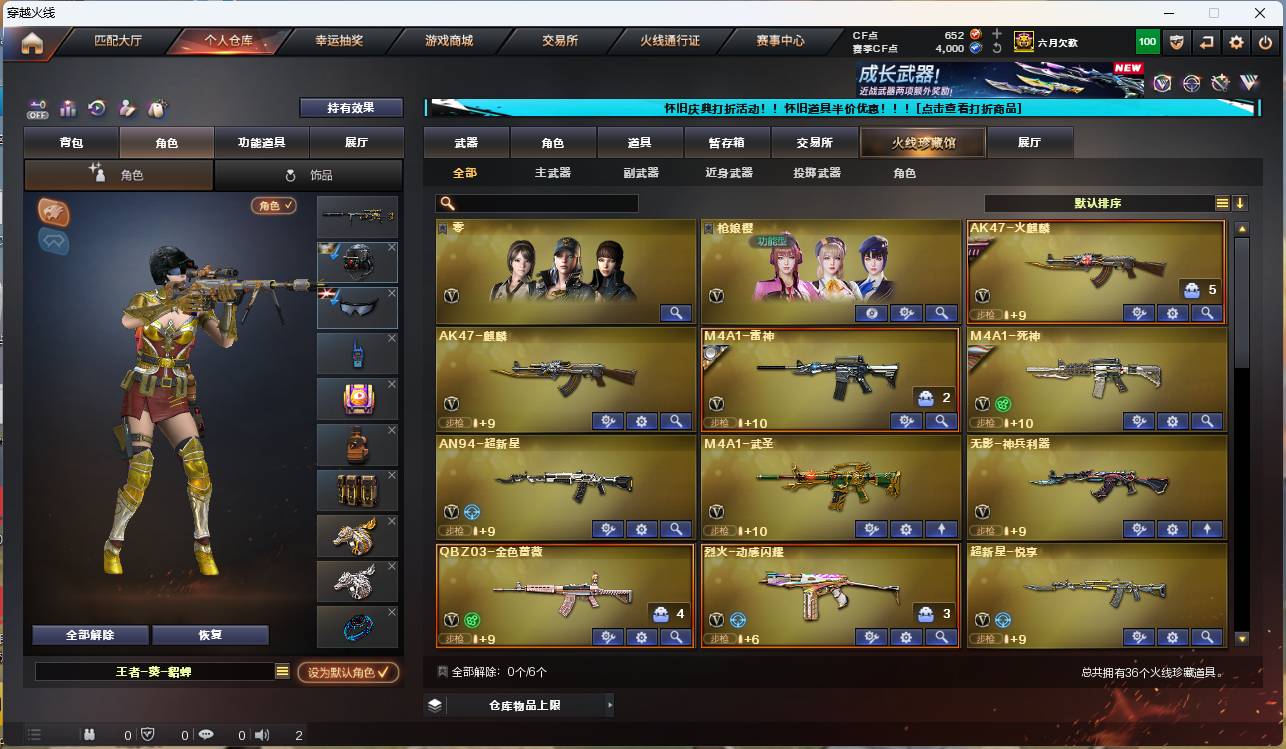Viewport: 1286px width, 749px height.
Task: Click the grid view icon next to 默认排序
Action: [x=1220, y=201]
